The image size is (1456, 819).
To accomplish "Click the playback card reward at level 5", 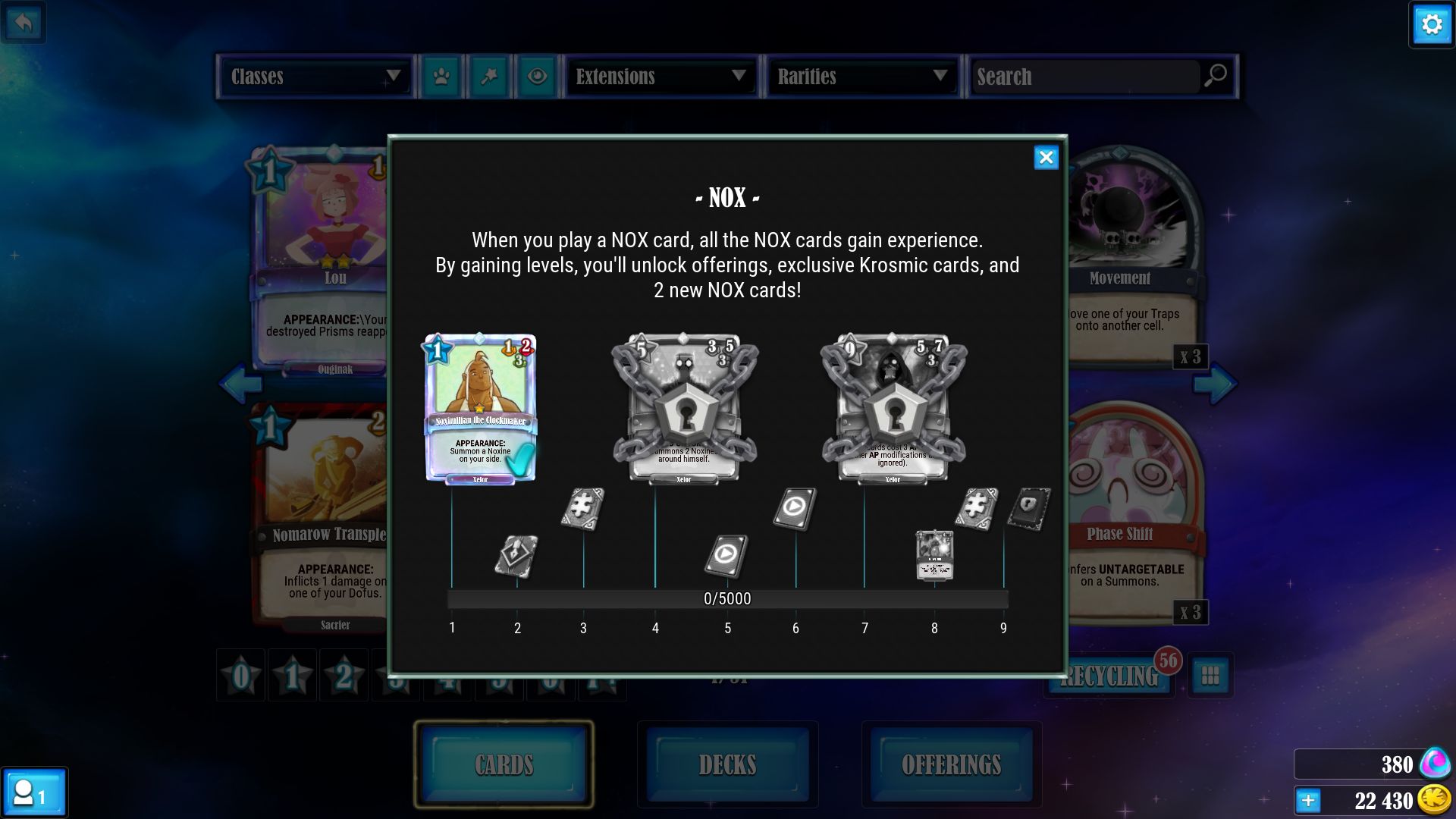I will [726, 557].
